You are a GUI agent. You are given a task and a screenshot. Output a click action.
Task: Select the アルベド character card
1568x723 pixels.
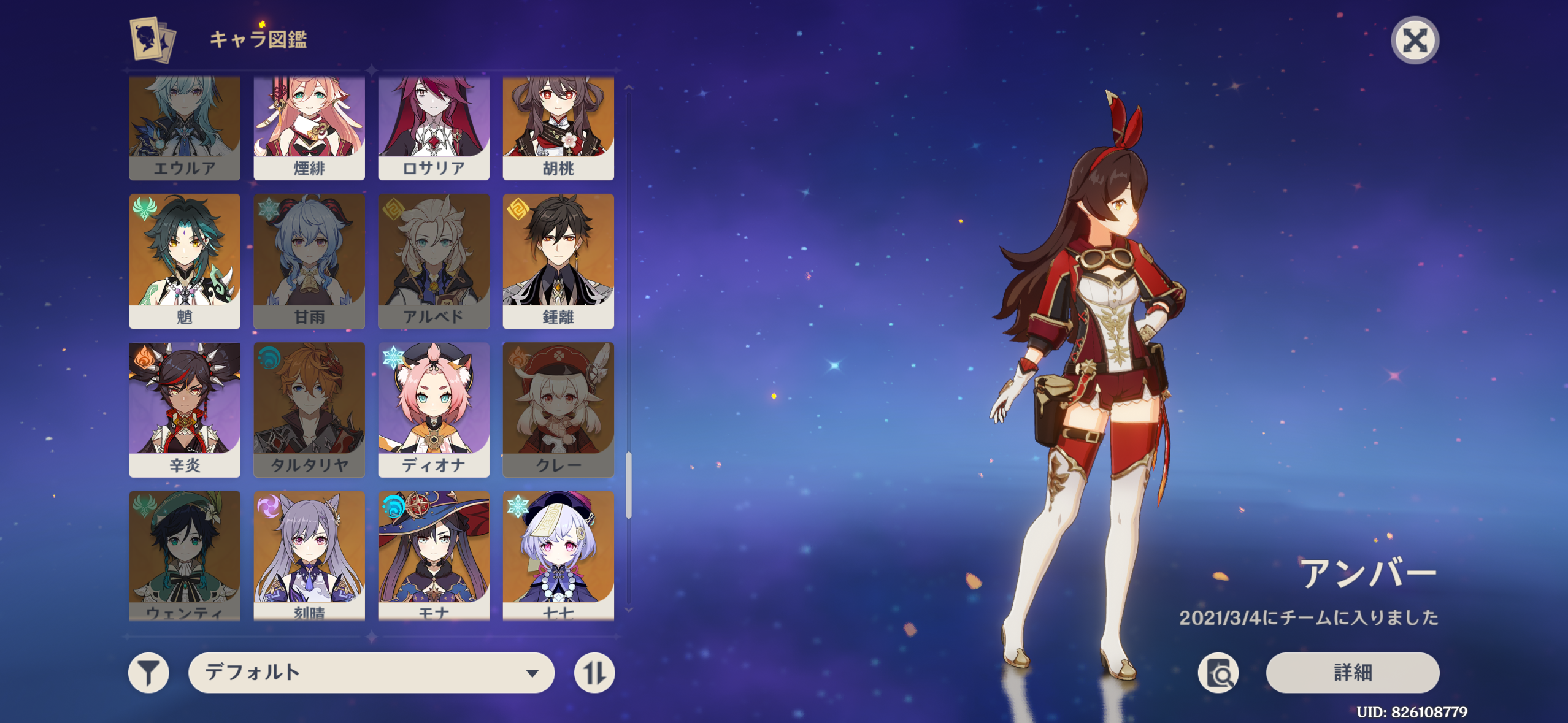434,261
